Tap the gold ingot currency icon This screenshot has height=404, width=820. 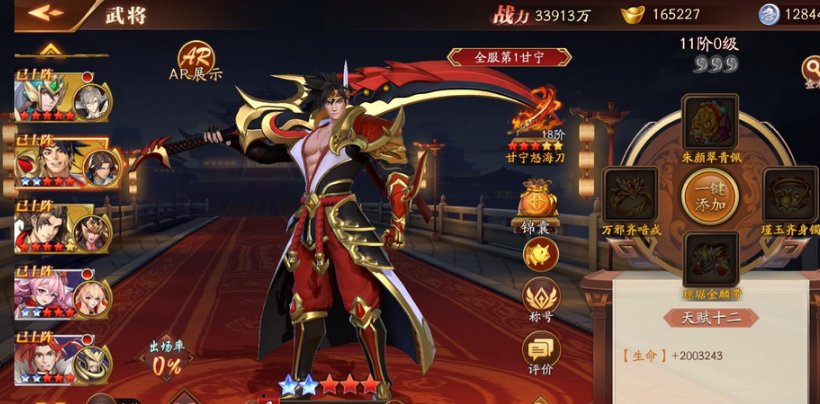(630, 14)
